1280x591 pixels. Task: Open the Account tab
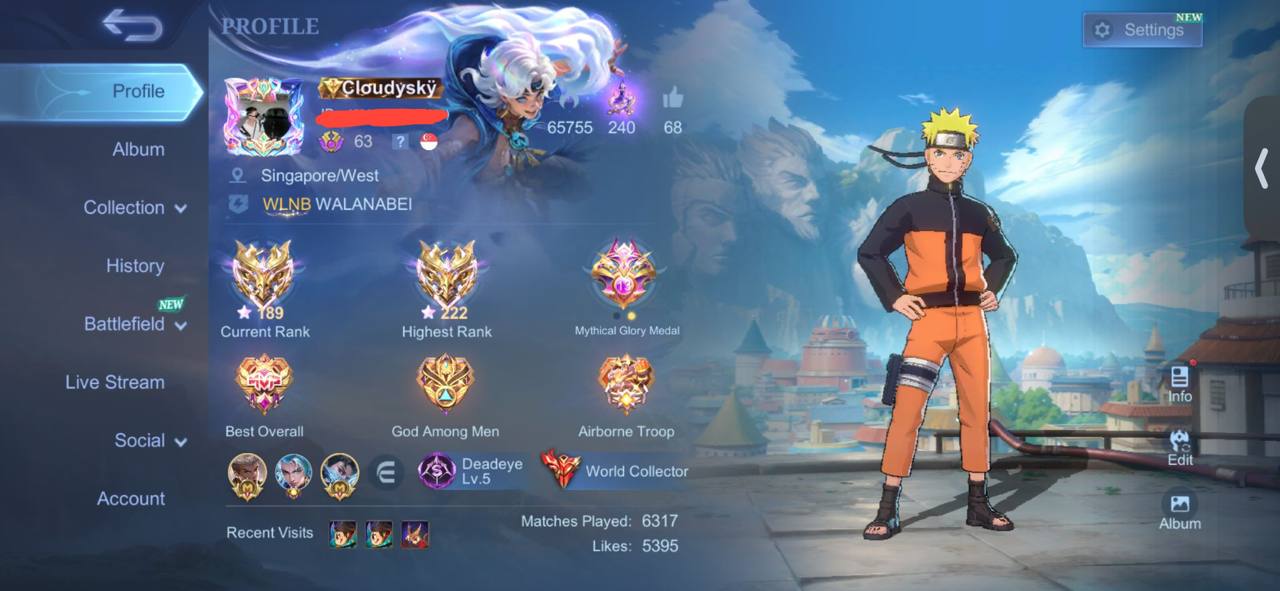click(131, 498)
